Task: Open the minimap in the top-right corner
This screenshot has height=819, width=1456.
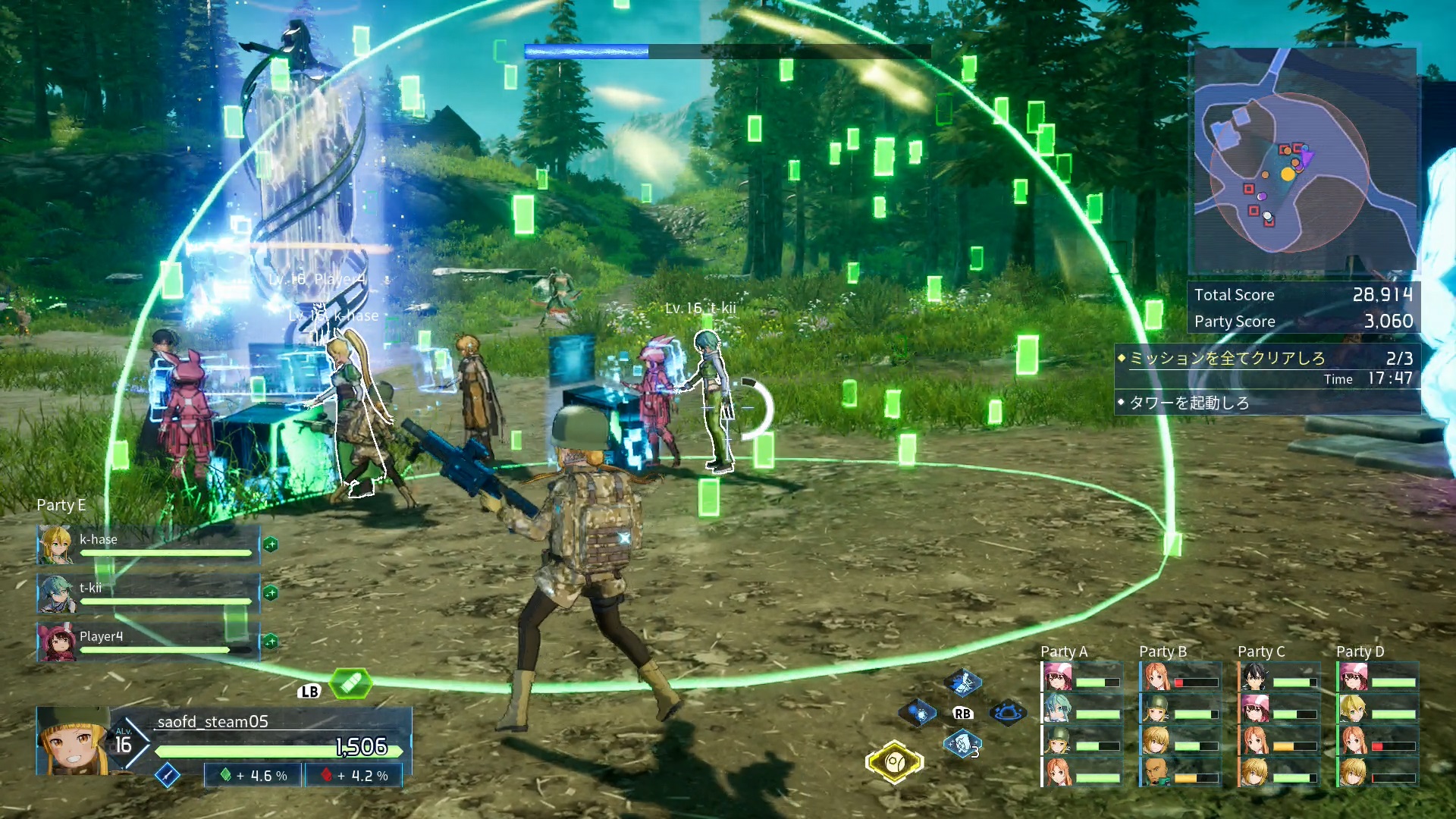Action: [x=1304, y=159]
